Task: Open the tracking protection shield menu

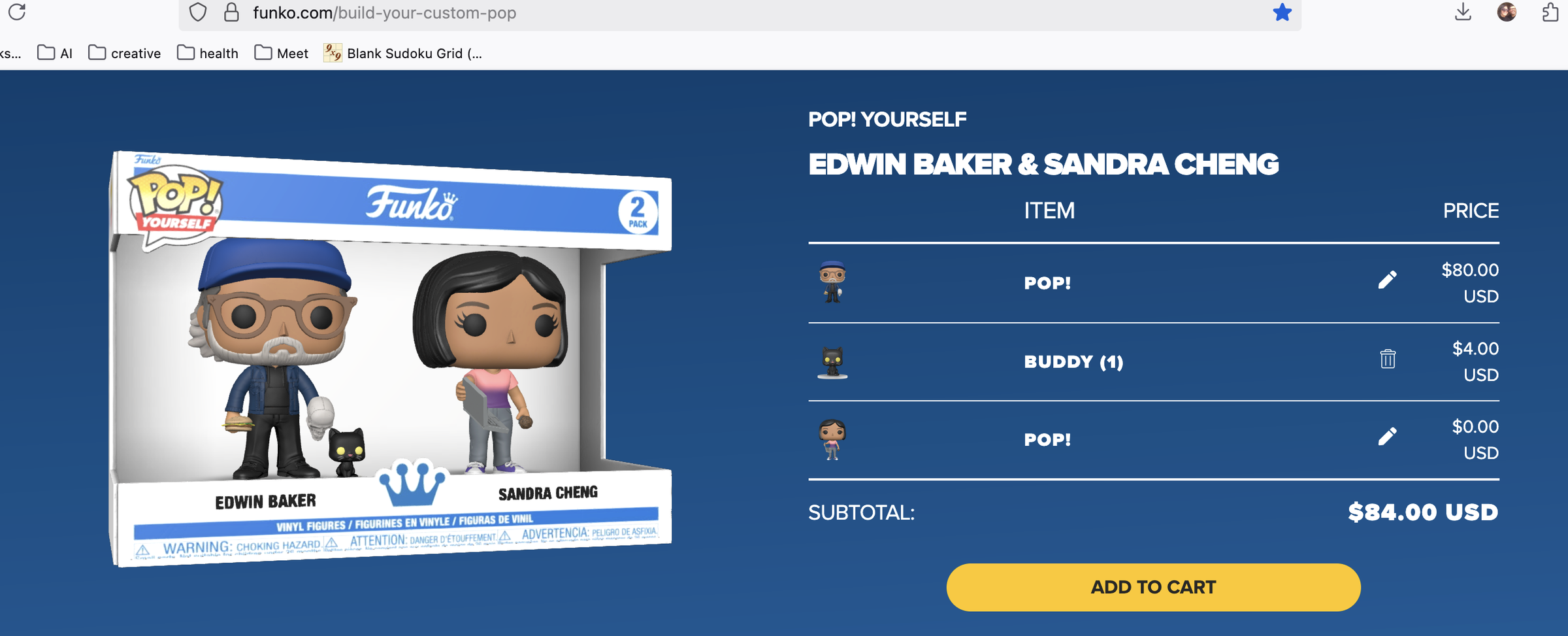Action: 197,12
